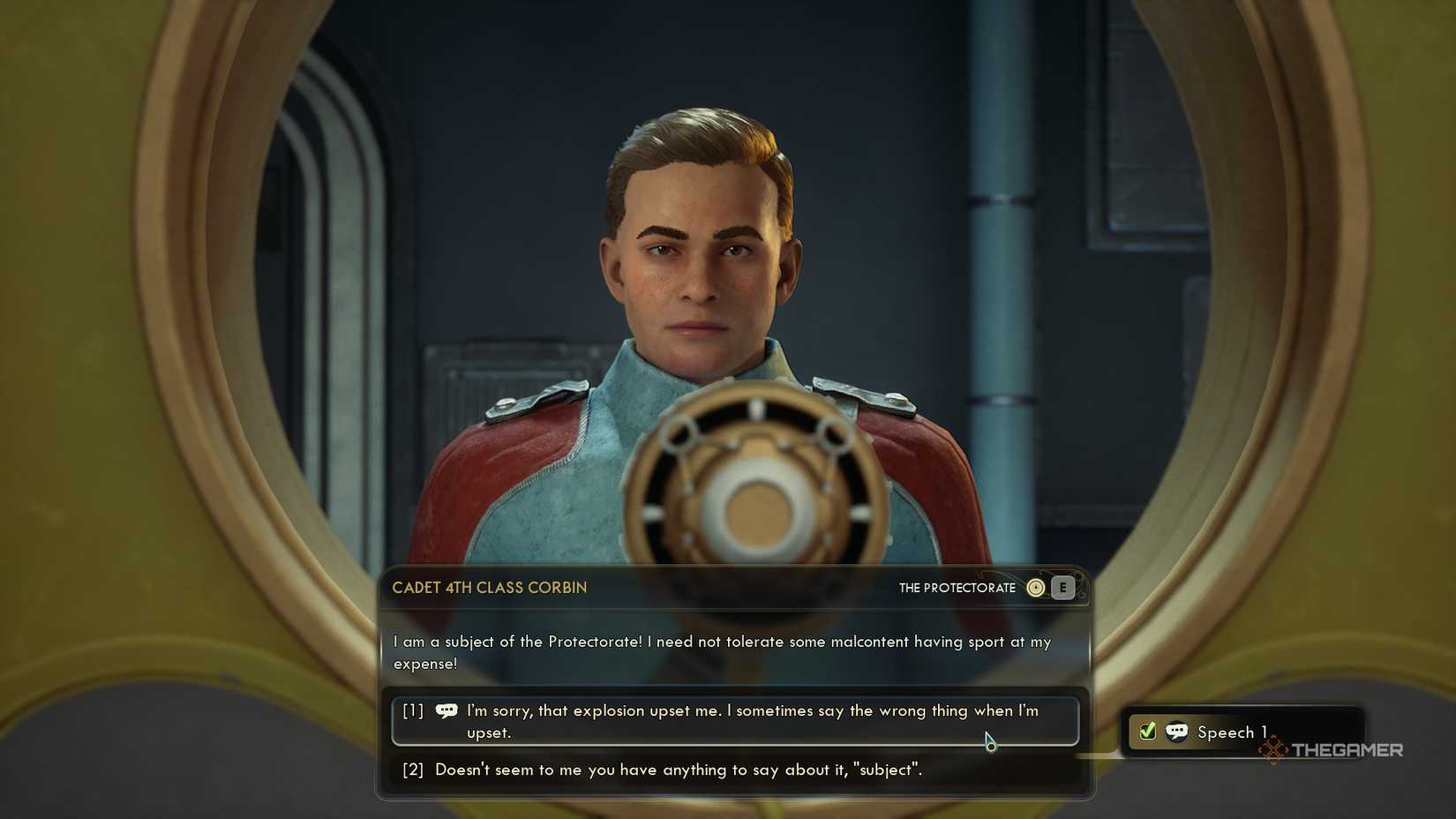Viewport: 1456px width, 819px height.
Task: Click the rounded E button background
Action: (1062, 587)
